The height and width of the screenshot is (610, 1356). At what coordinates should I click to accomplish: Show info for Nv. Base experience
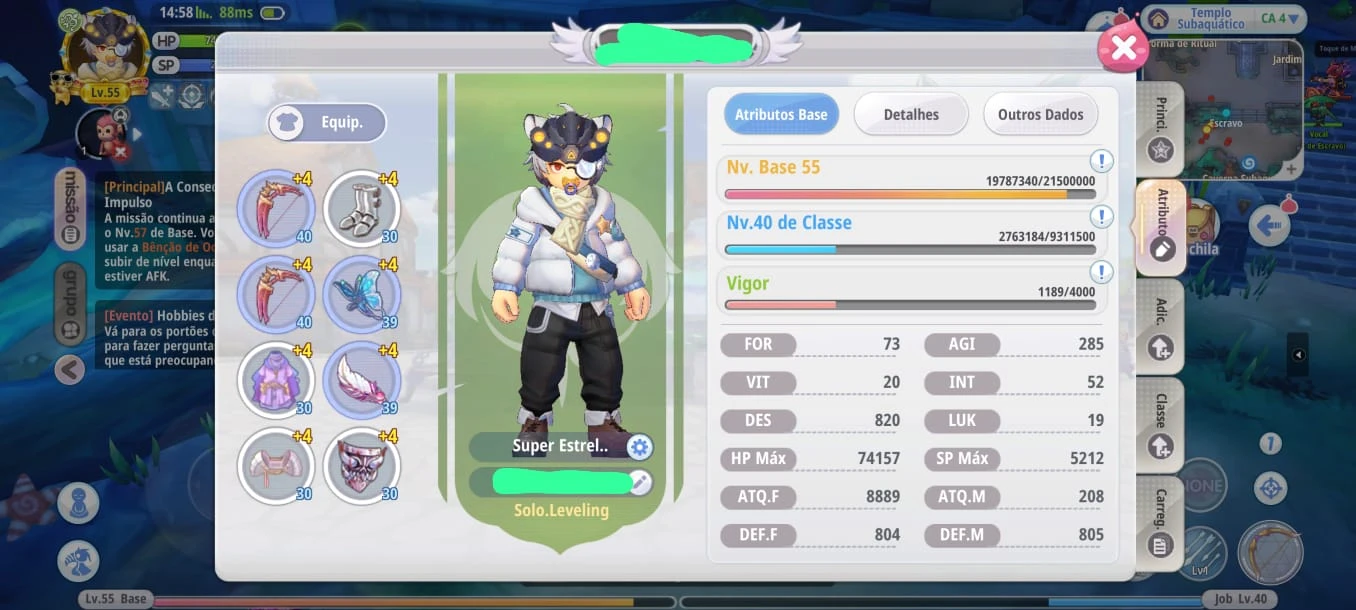[x=1102, y=162]
